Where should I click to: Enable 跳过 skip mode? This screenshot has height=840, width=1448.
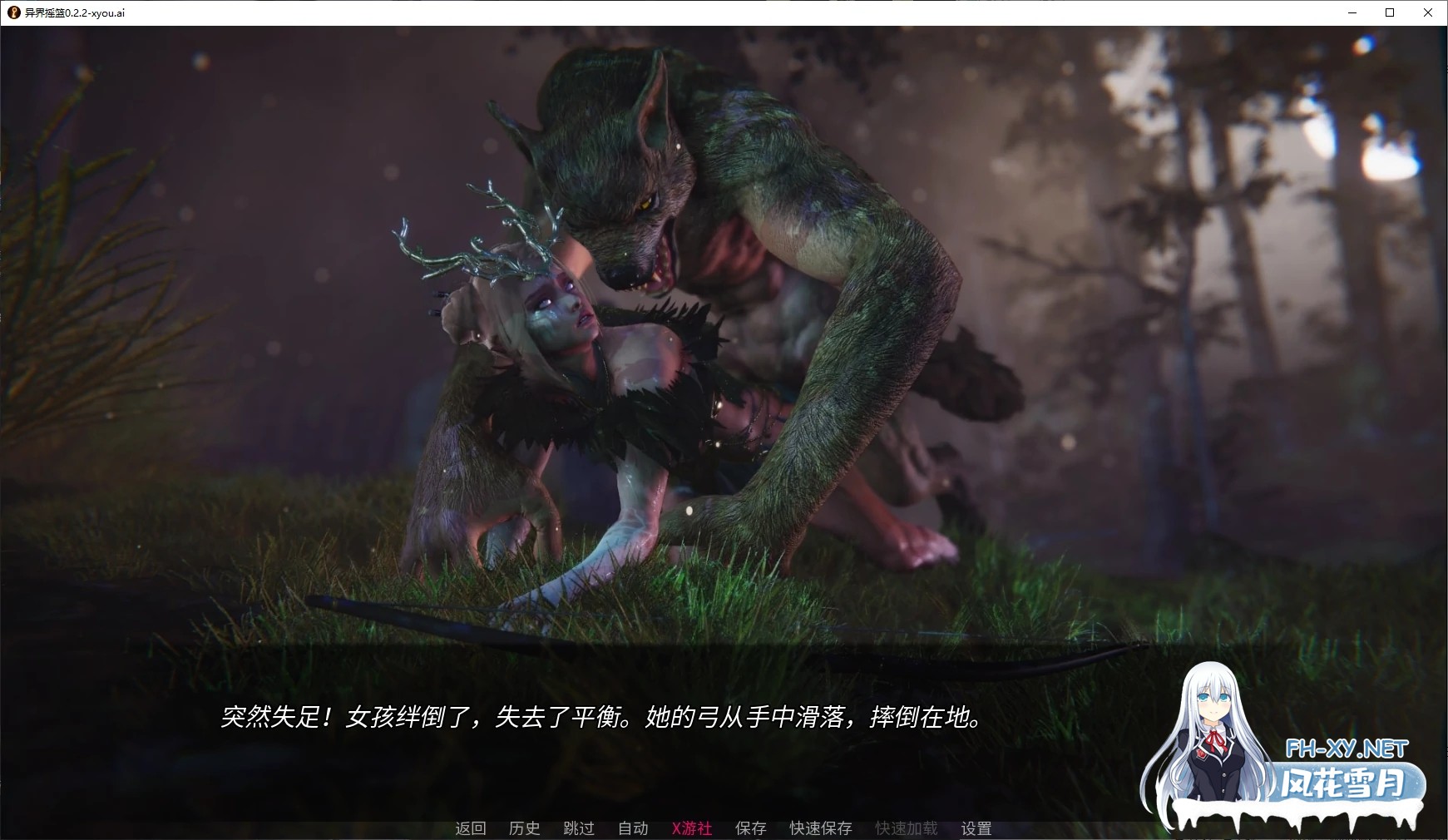coord(579,828)
